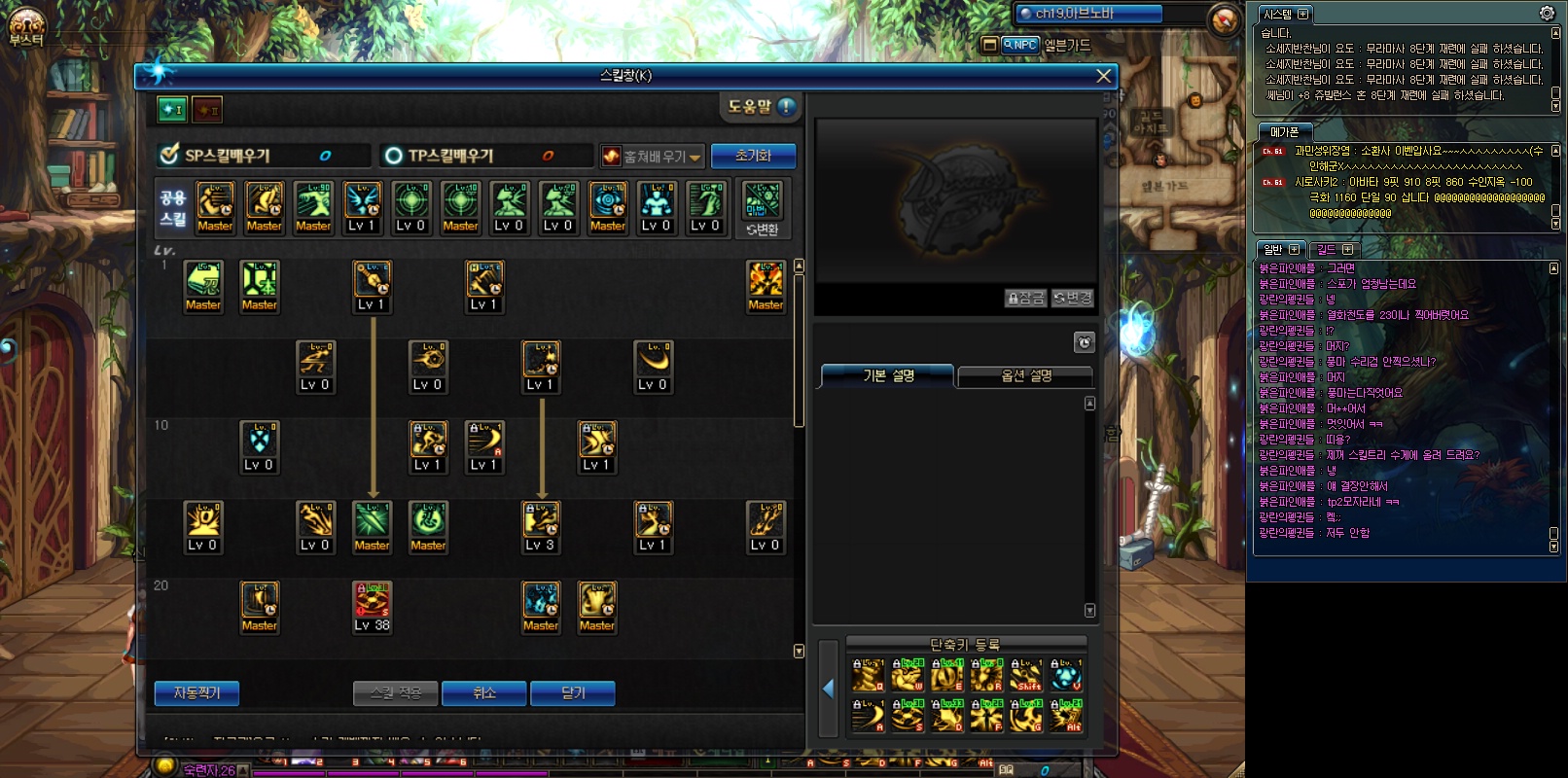Switch to the 길드 chat tab

[1333, 250]
